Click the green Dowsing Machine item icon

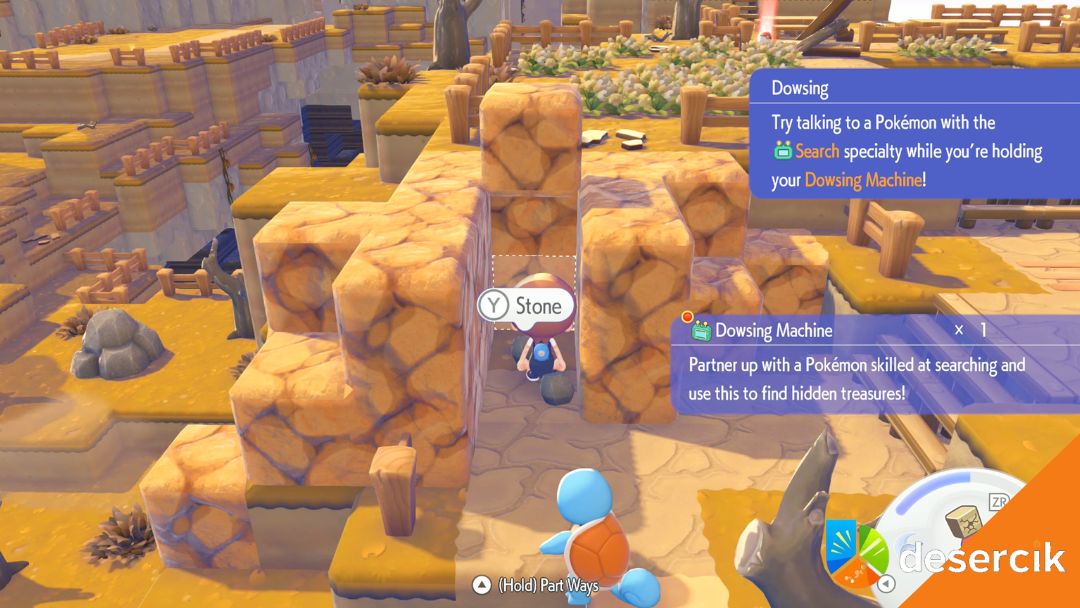click(703, 330)
